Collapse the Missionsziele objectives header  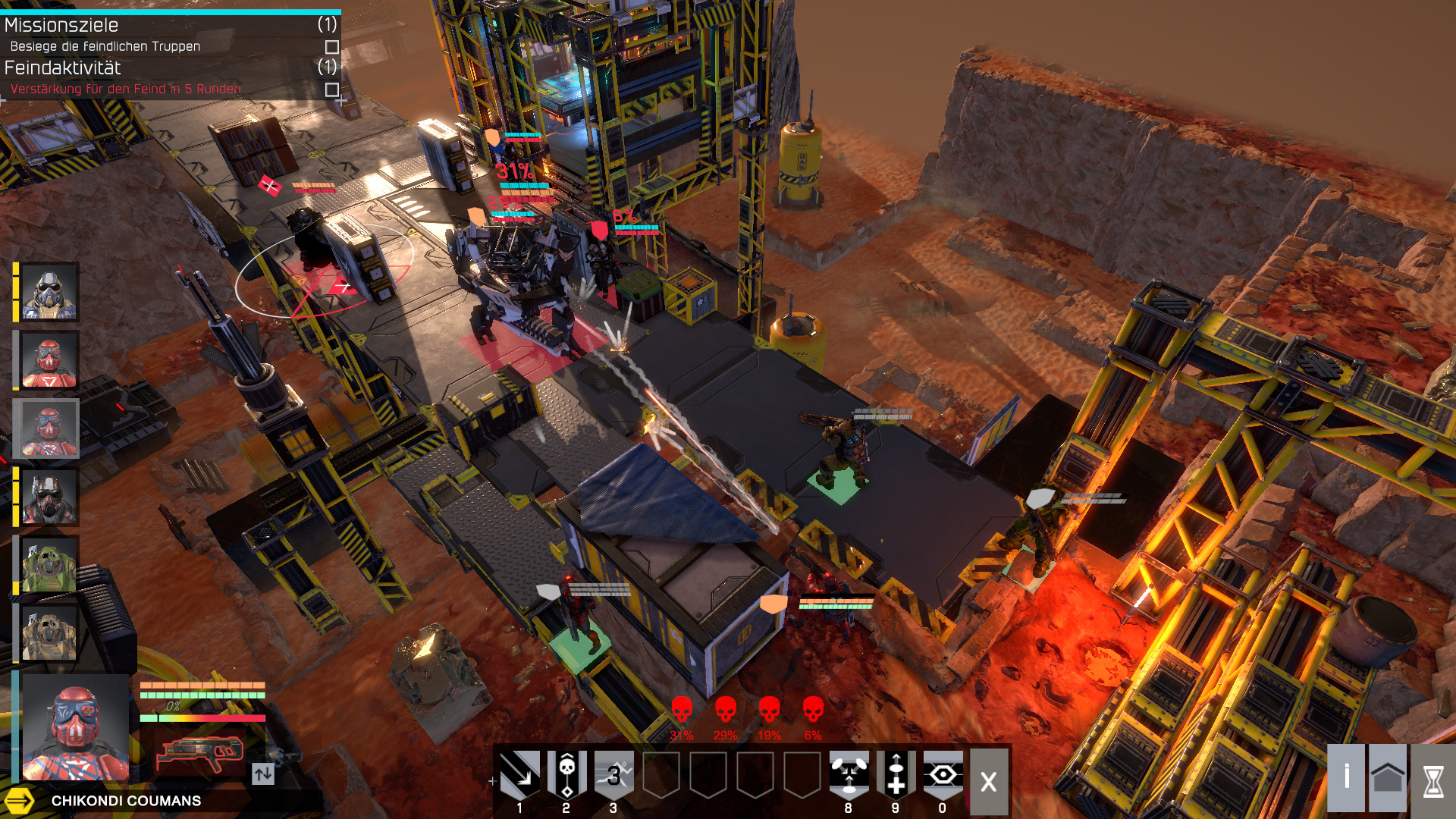[61, 25]
